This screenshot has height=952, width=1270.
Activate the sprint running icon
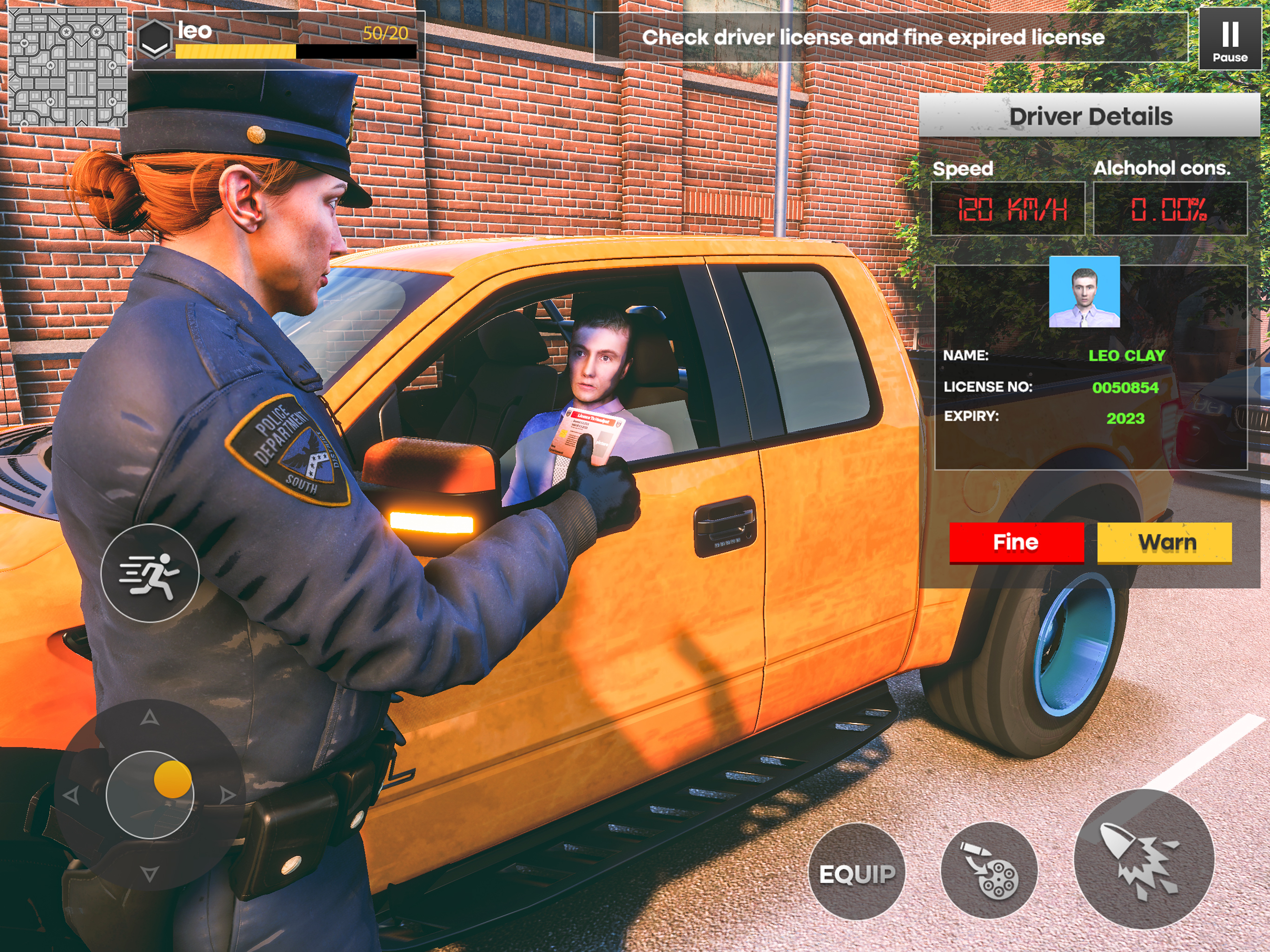pos(150,573)
